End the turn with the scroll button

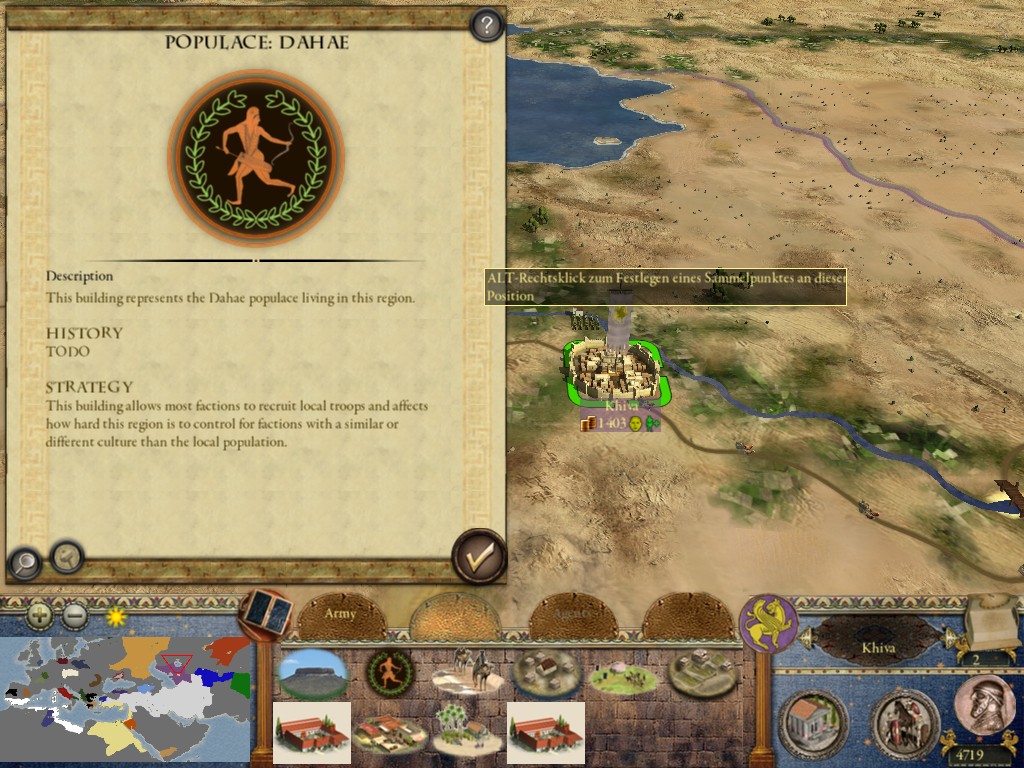(994, 622)
